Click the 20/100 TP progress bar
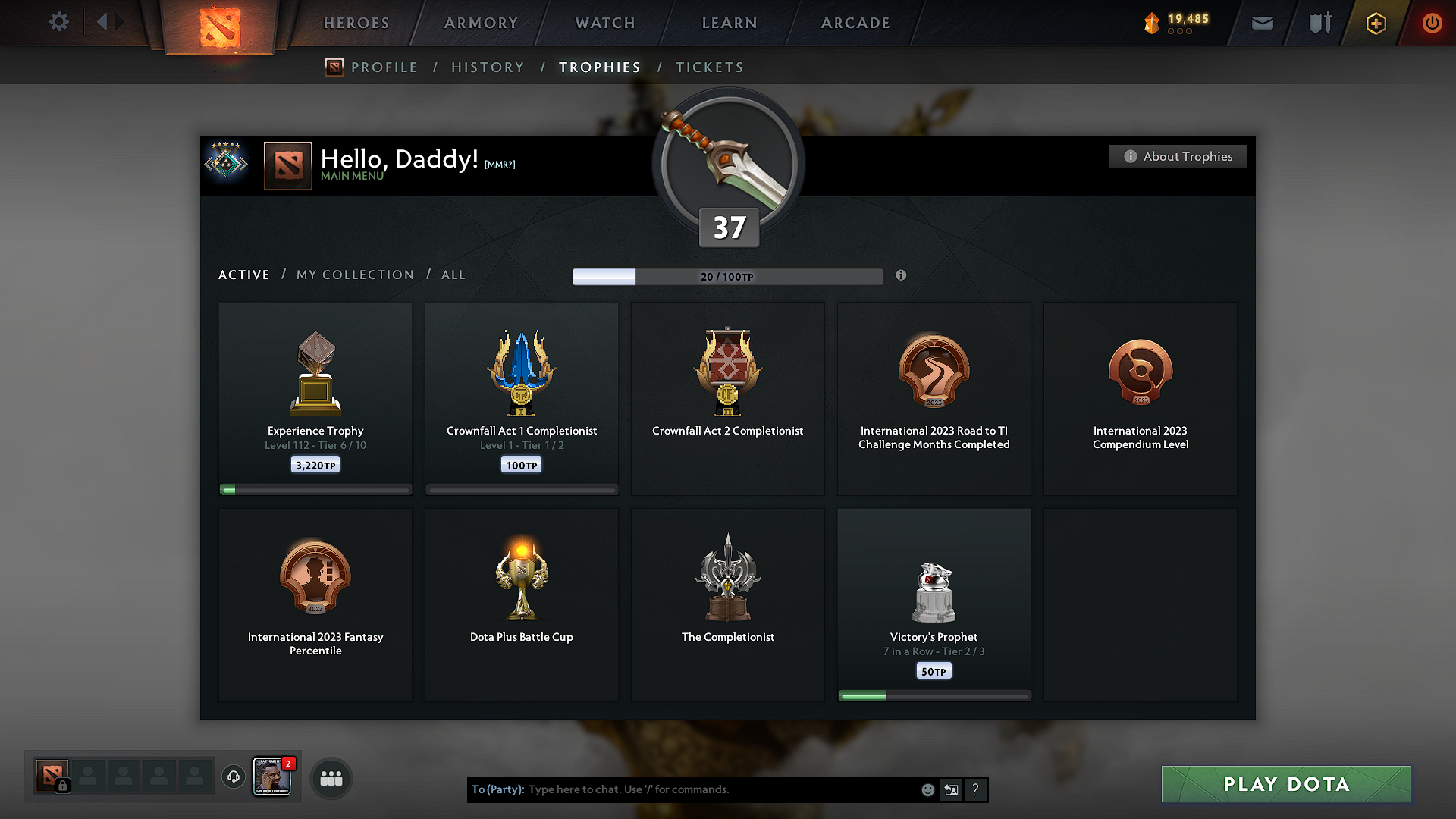The image size is (1456, 819). [728, 276]
